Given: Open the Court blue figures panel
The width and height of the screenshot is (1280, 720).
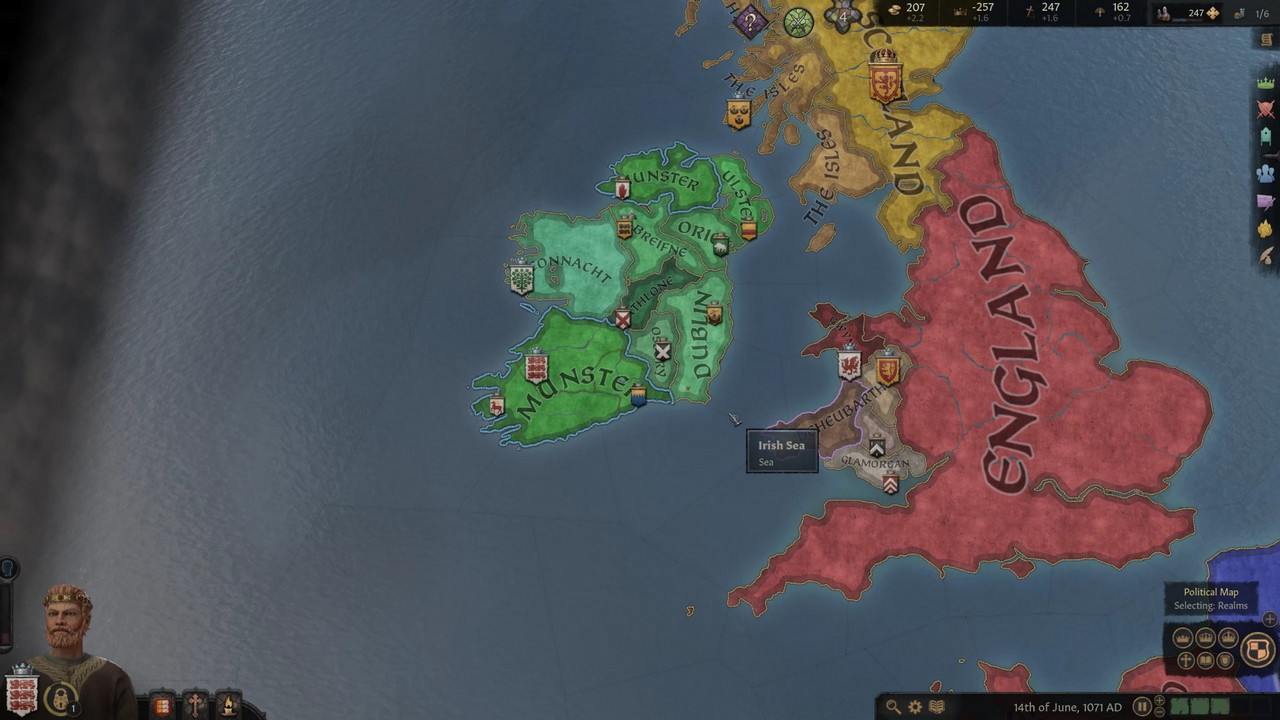Looking at the screenshot, I should point(1266,171).
